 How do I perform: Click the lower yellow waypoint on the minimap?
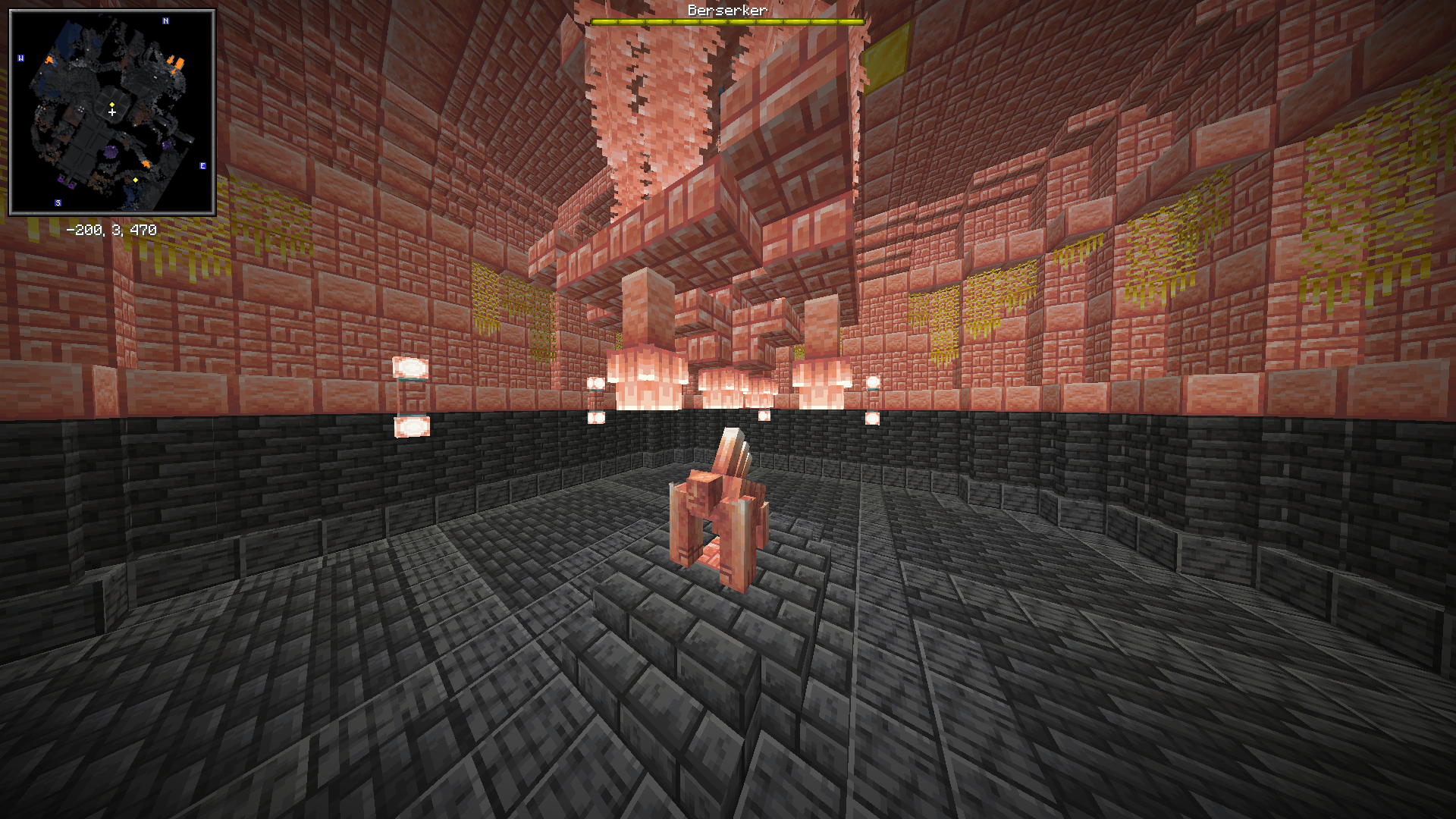pos(136,180)
